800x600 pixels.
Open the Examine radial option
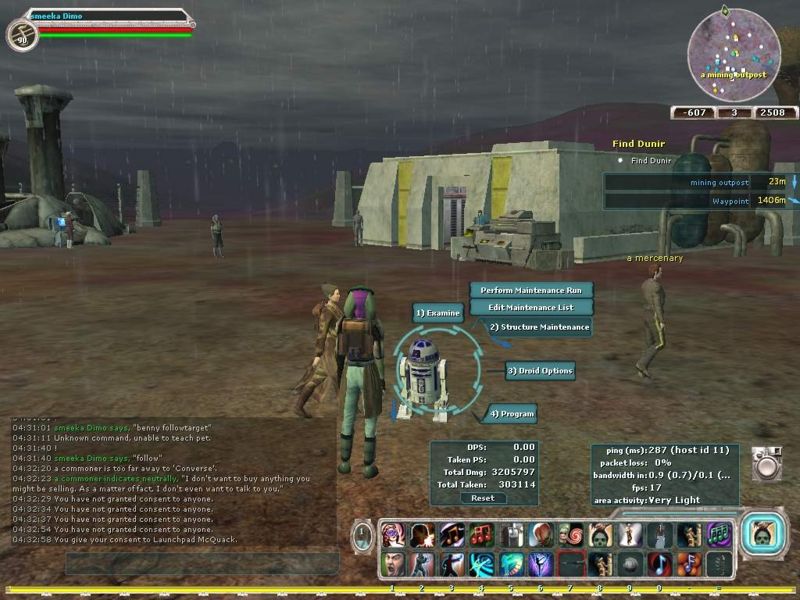pyautogui.click(x=439, y=313)
